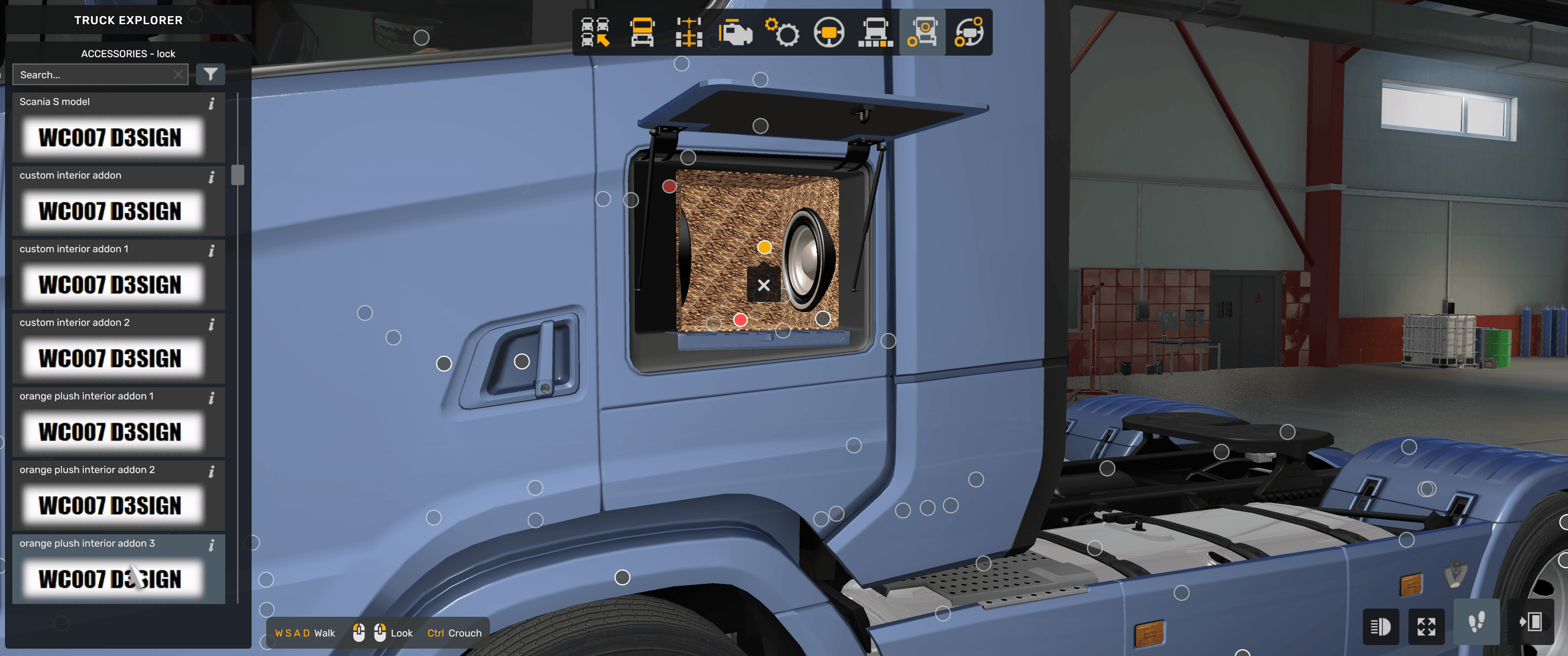Image resolution: width=1568 pixels, height=656 pixels.
Task: Click the filter icon beside the search box
Action: (210, 73)
